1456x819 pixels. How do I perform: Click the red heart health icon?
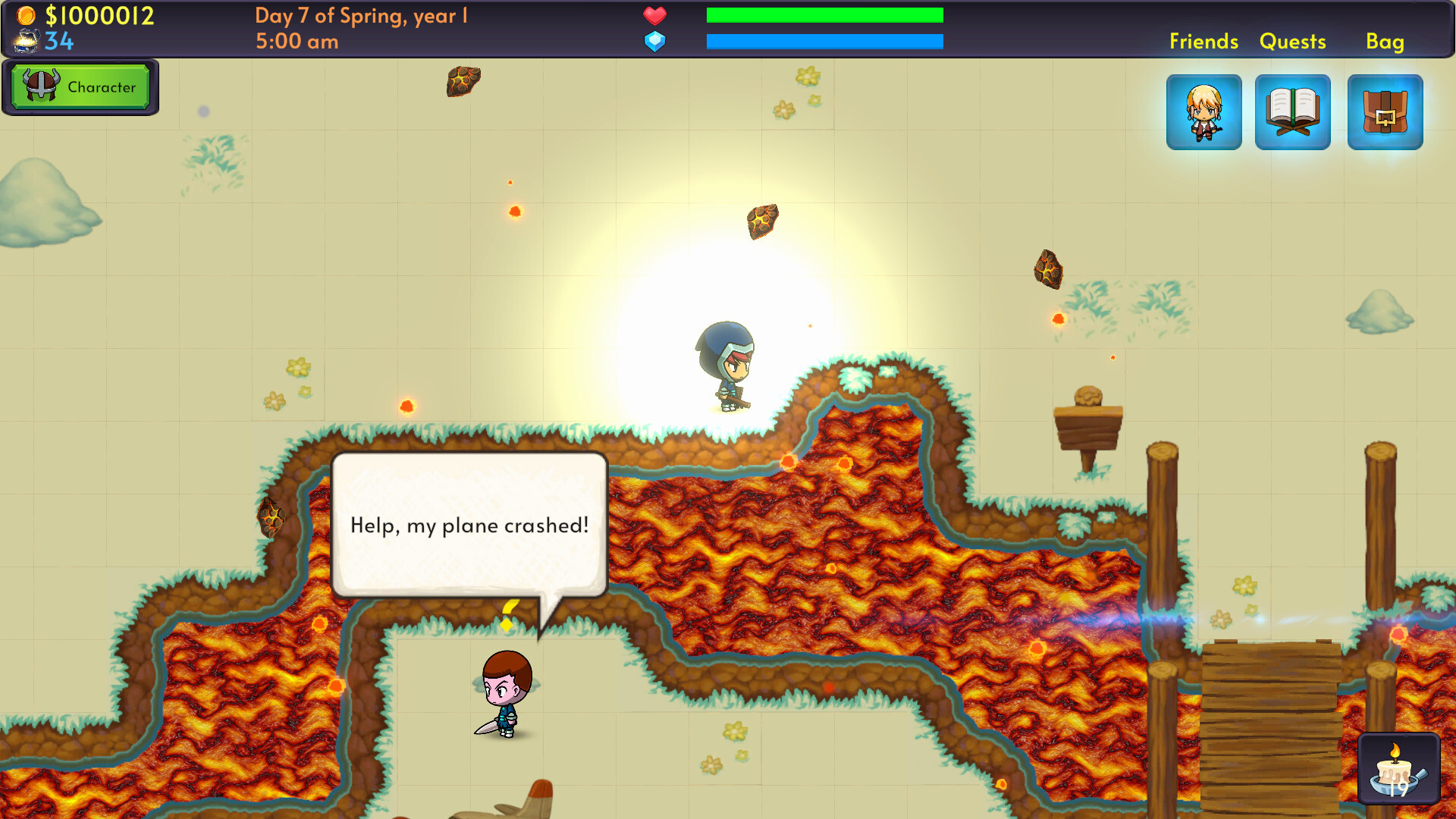pos(654,14)
